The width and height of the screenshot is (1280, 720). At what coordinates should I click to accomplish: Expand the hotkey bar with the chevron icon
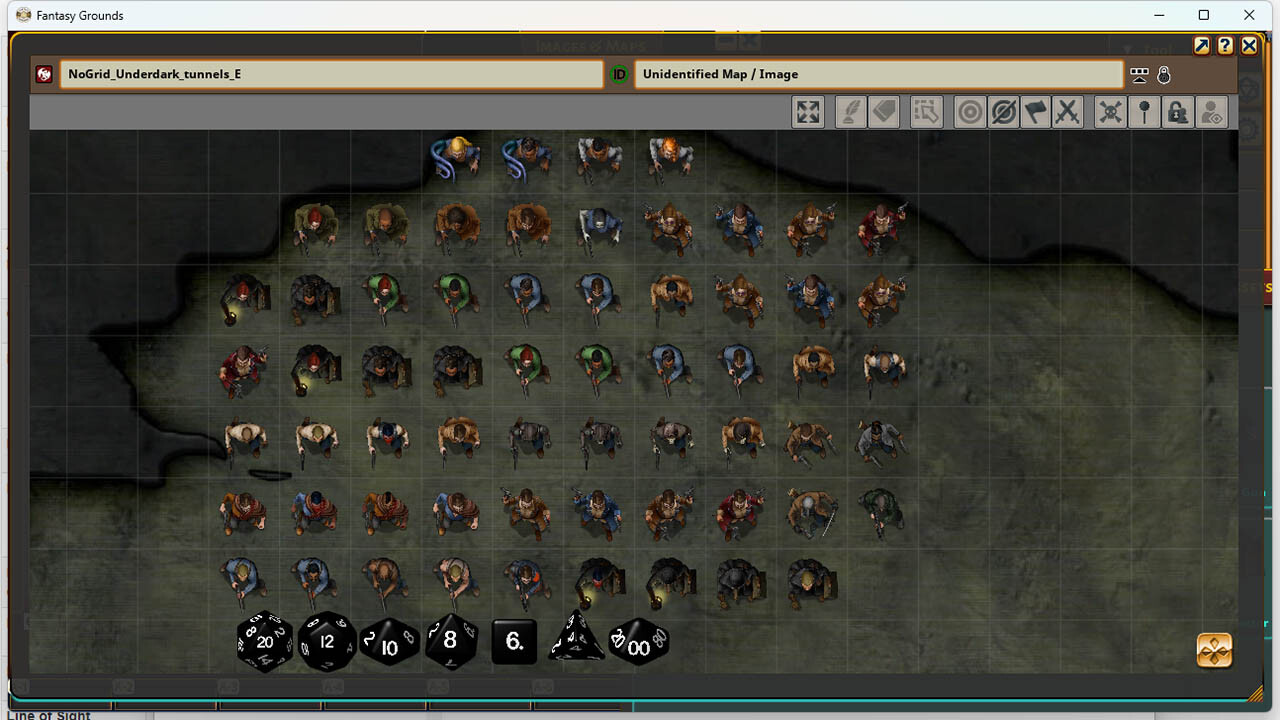coord(1139,74)
